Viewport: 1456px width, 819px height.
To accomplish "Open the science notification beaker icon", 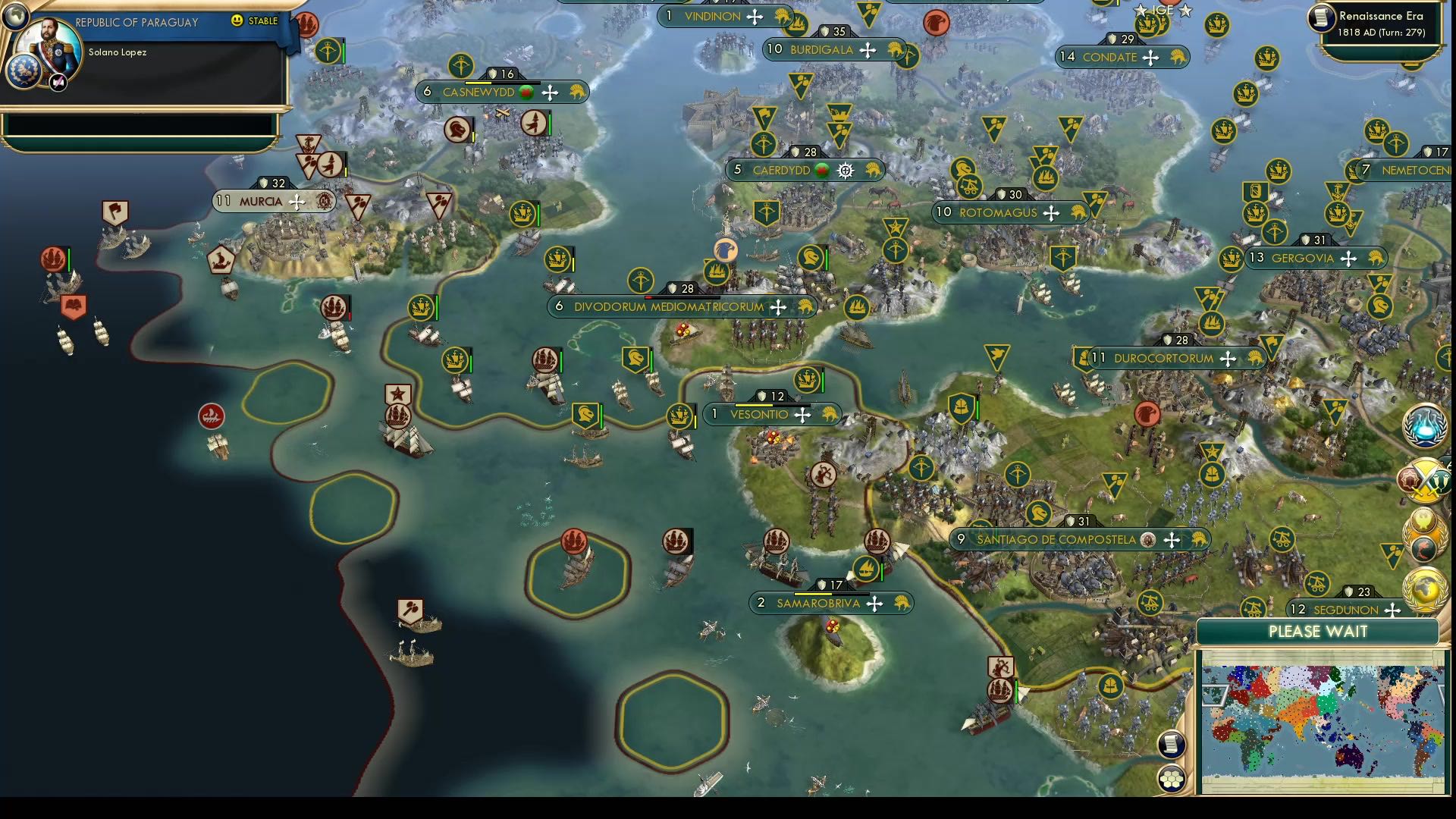I will [x=1424, y=427].
